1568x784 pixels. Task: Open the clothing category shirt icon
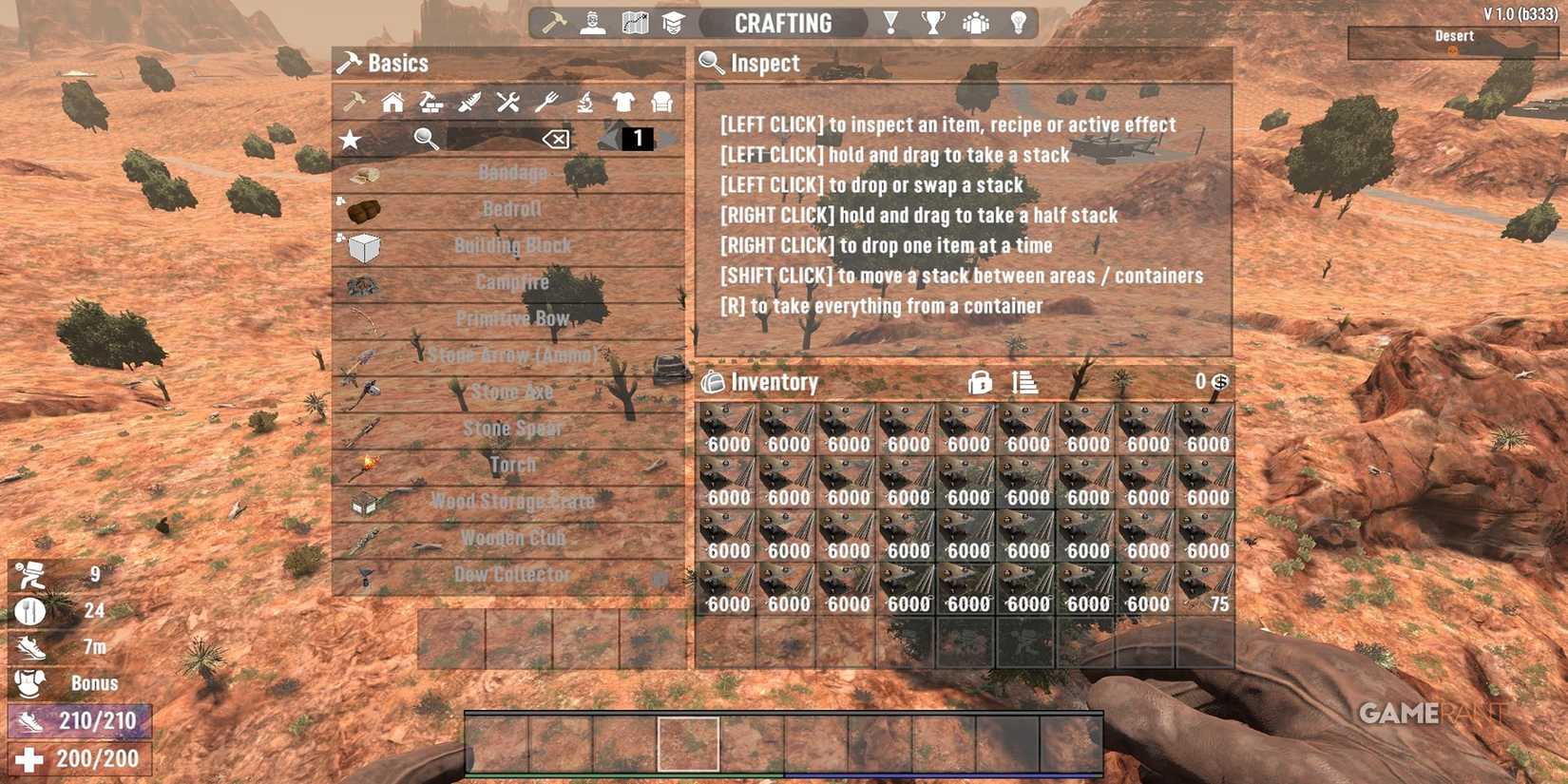623,103
